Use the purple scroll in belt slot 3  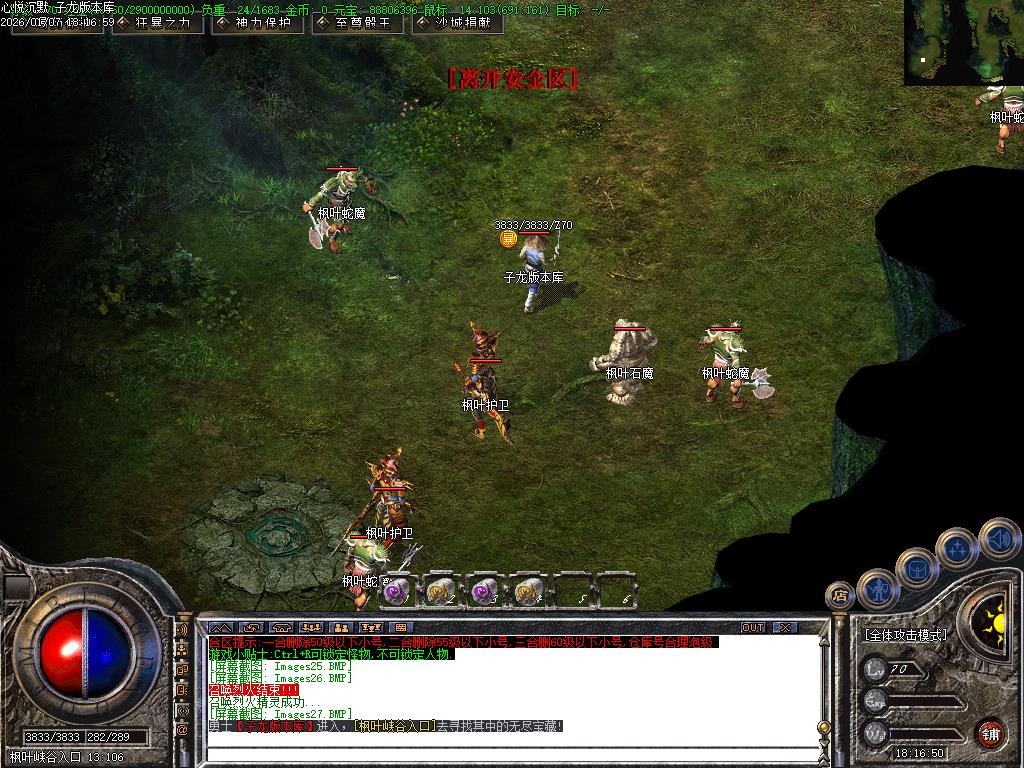pyautogui.click(x=485, y=592)
